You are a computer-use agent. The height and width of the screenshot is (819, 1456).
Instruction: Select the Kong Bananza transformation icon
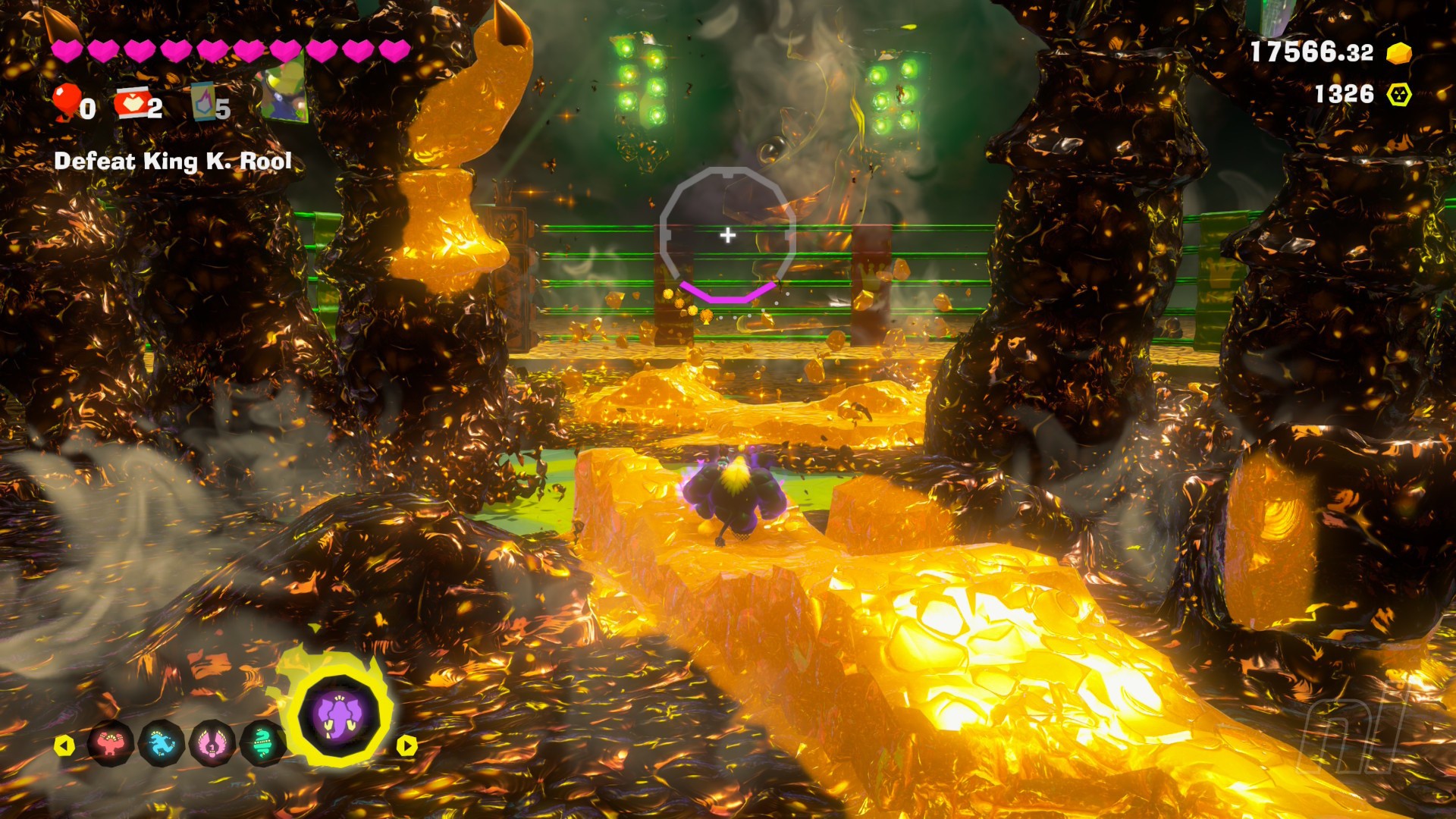pyautogui.click(x=111, y=744)
